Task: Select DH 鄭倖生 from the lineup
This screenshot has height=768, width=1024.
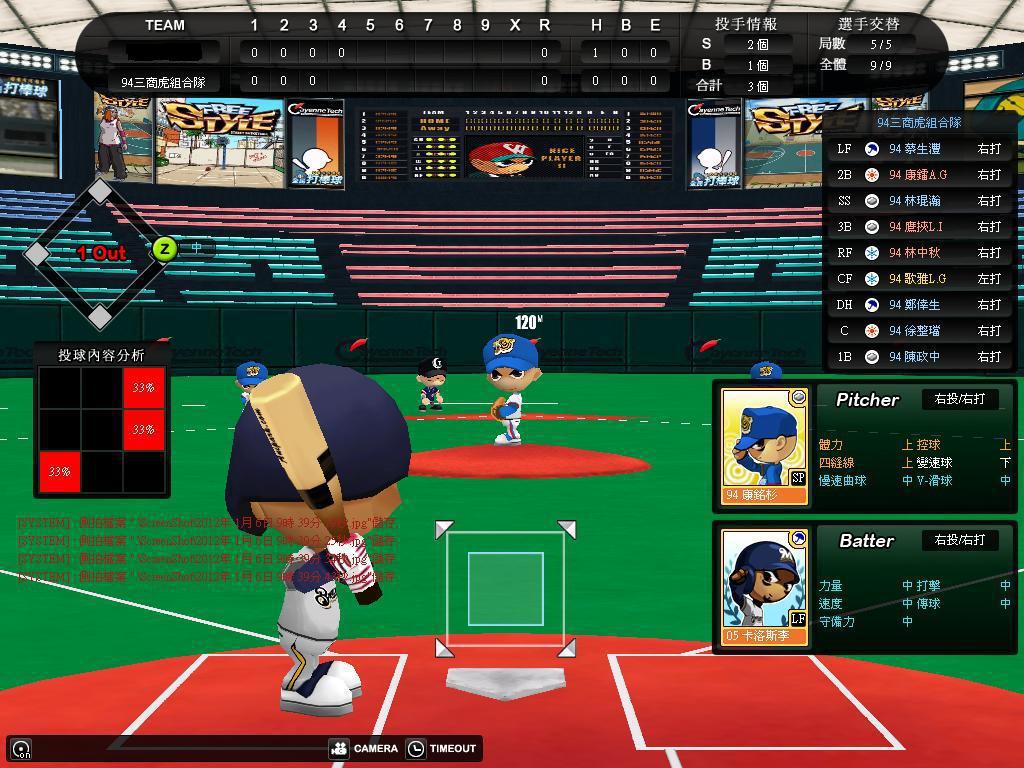Action: (919, 304)
